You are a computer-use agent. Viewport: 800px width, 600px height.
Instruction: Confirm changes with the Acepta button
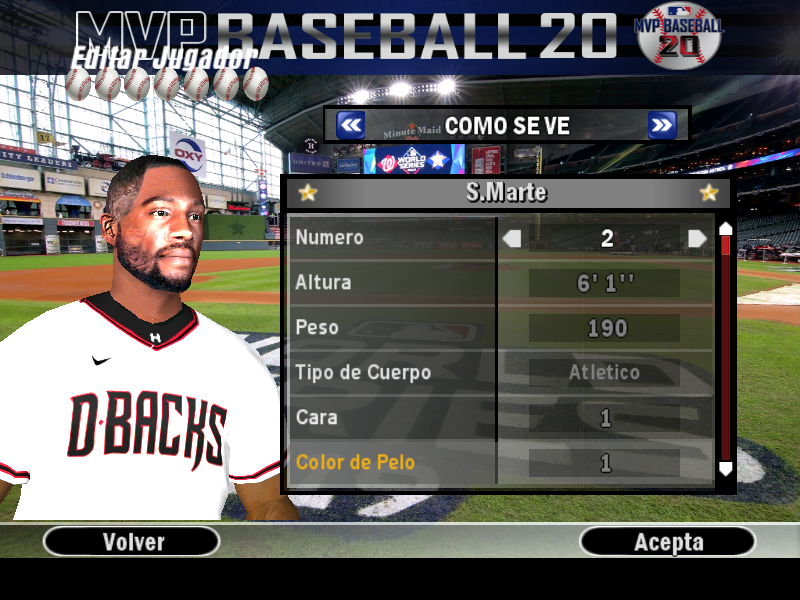668,541
